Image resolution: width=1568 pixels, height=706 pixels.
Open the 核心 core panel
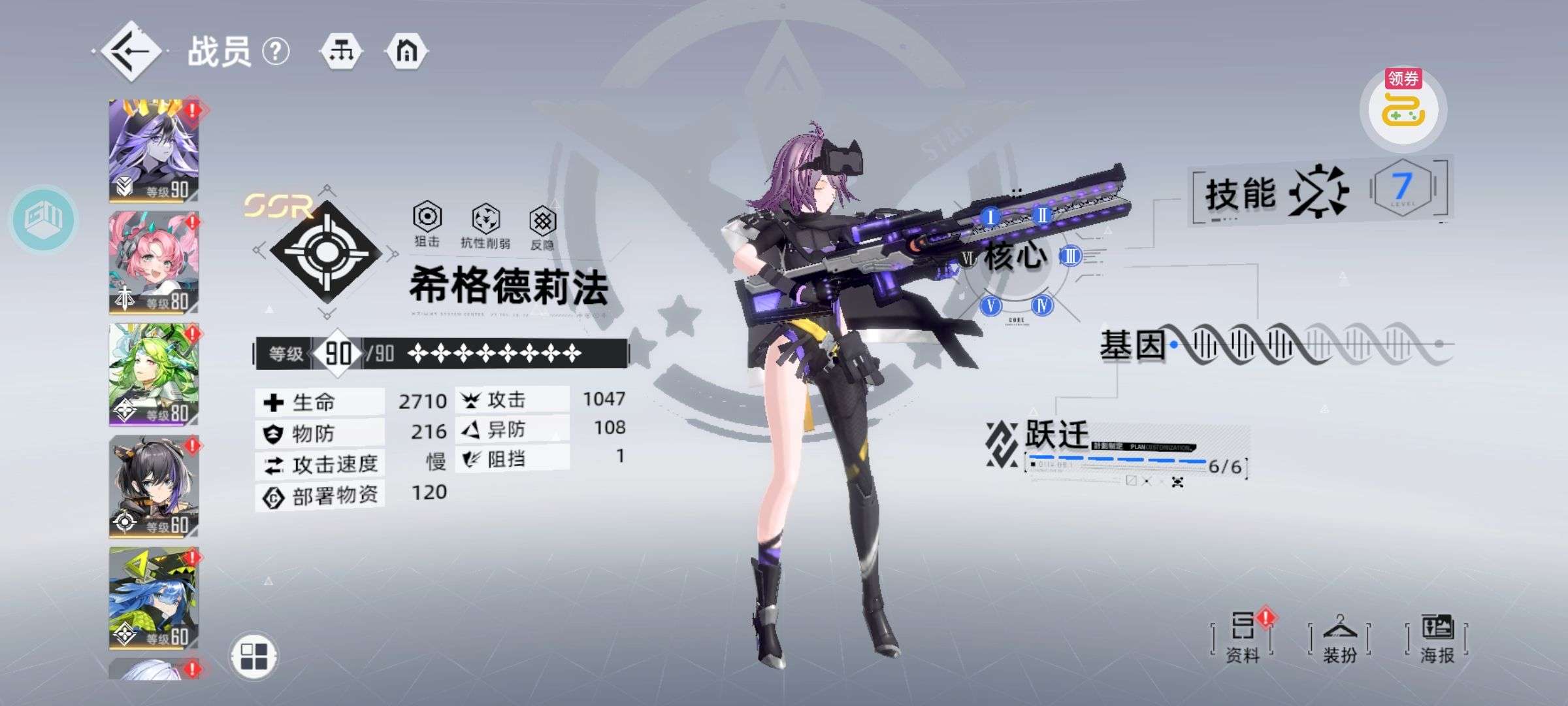pyautogui.click(x=1016, y=256)
